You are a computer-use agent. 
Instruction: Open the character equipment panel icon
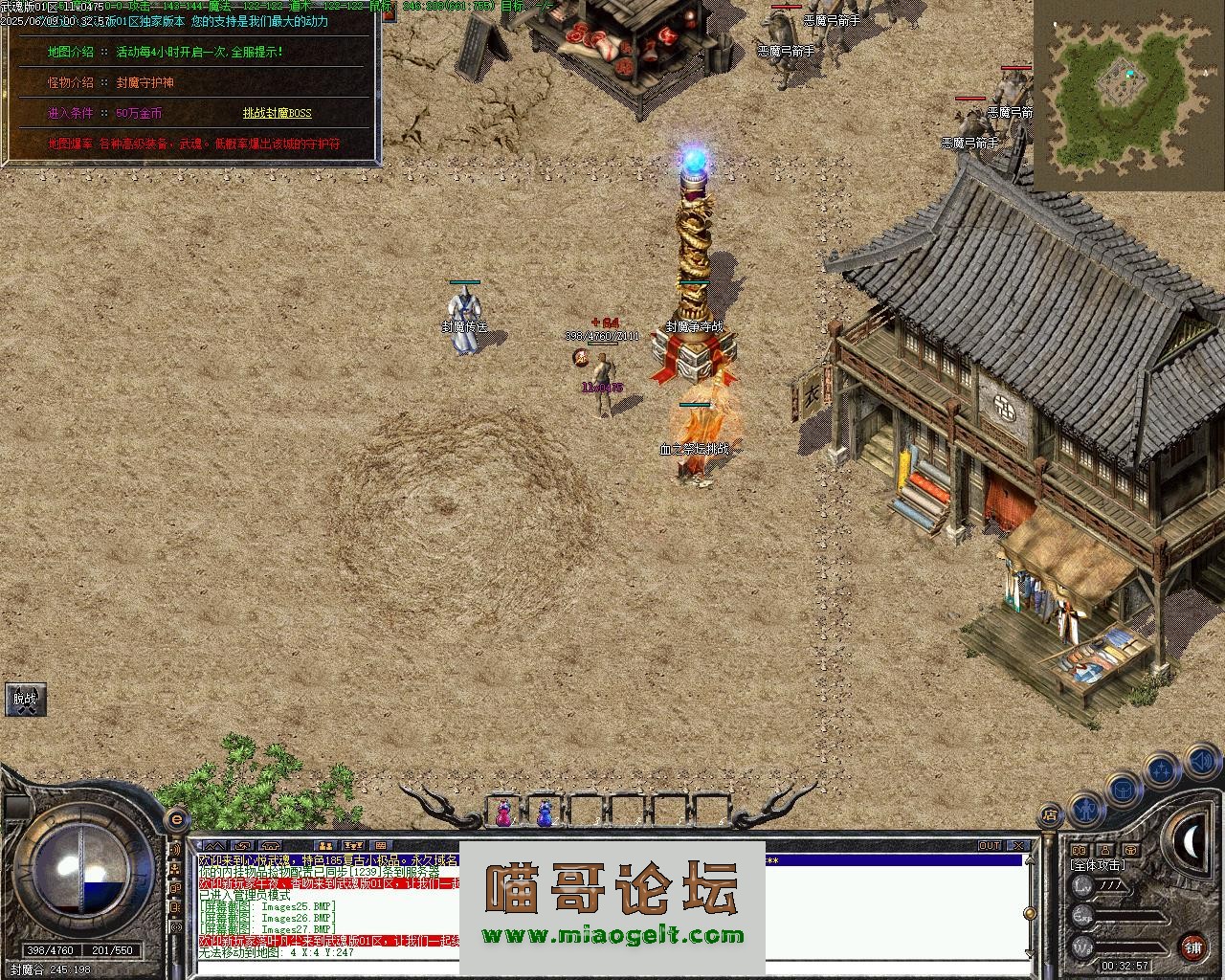pos(1085,811)
